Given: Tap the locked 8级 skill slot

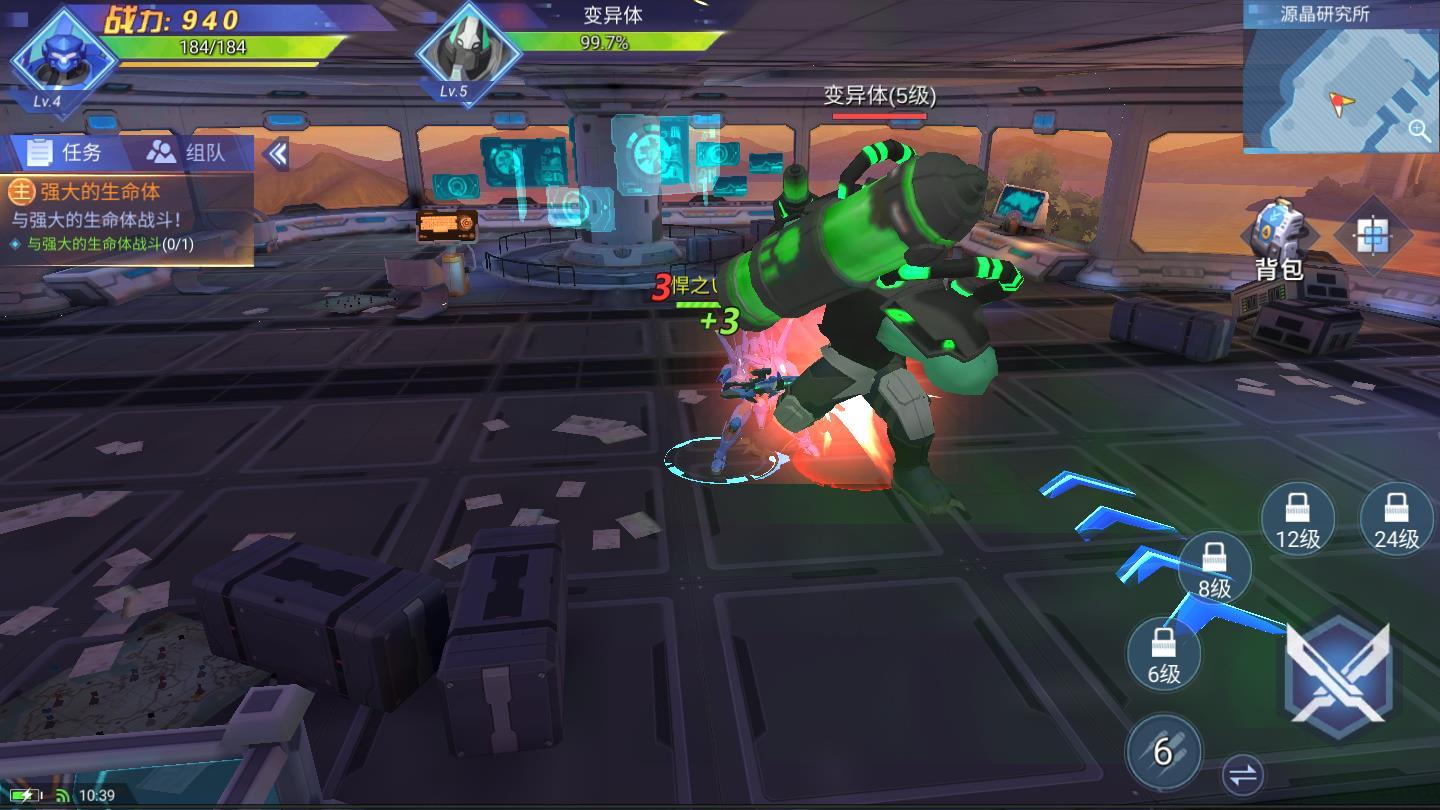Looking at the screenshot, I should 1214,568.
